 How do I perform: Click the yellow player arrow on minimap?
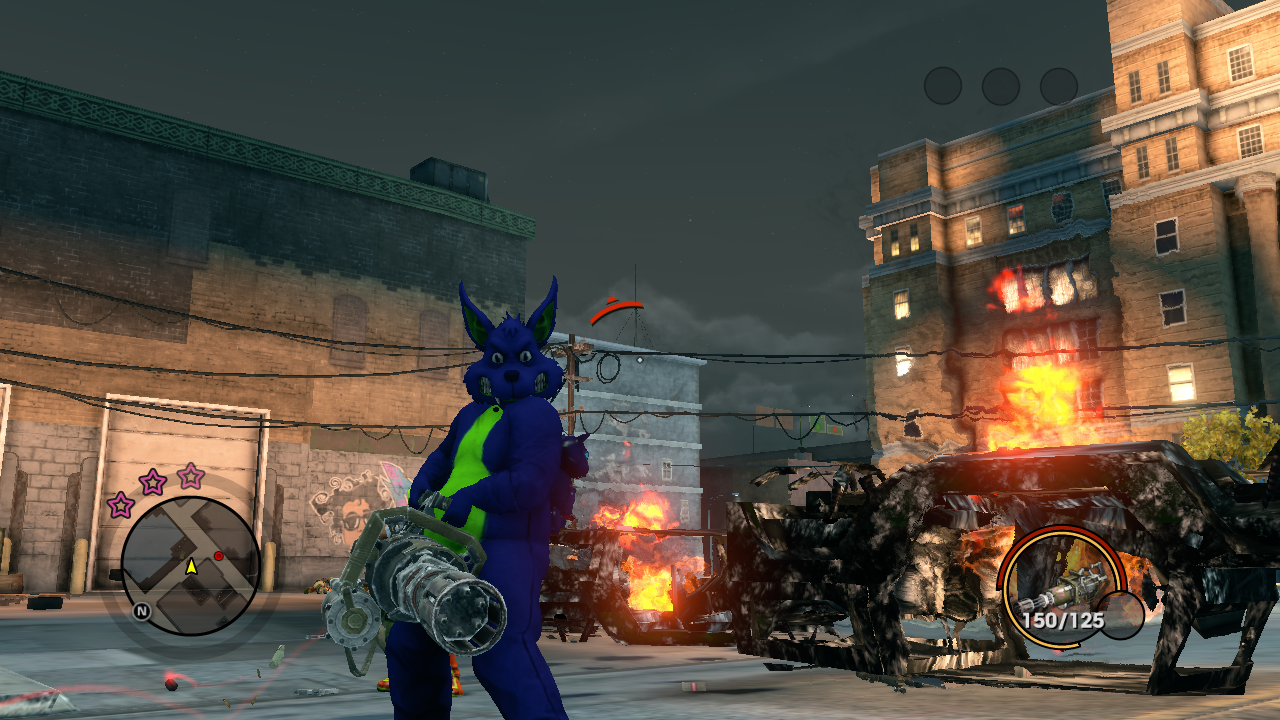click(191, 567)
